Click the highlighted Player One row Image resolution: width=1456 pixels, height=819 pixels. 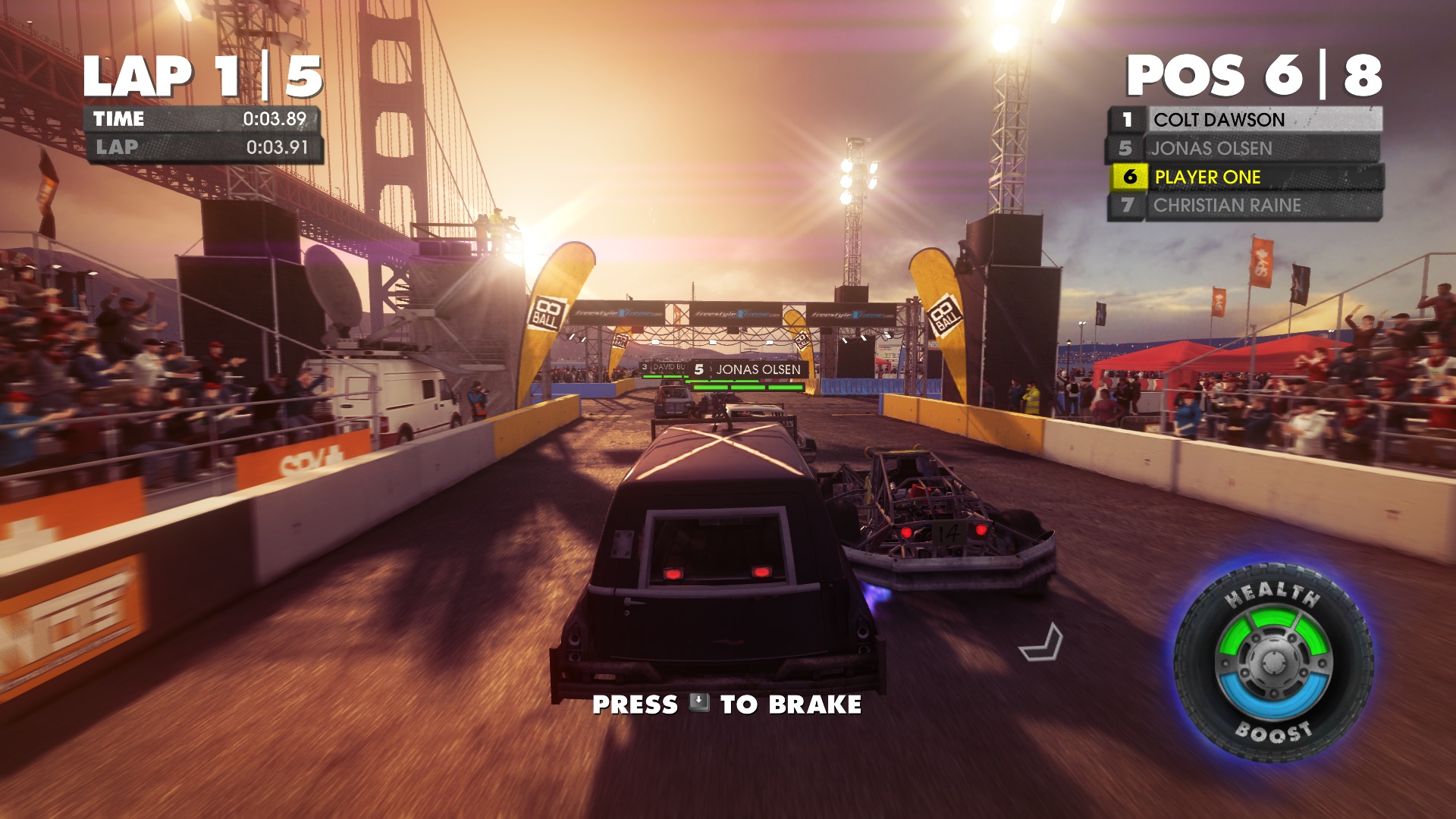pyautogui.click(x=1245, y=177)
